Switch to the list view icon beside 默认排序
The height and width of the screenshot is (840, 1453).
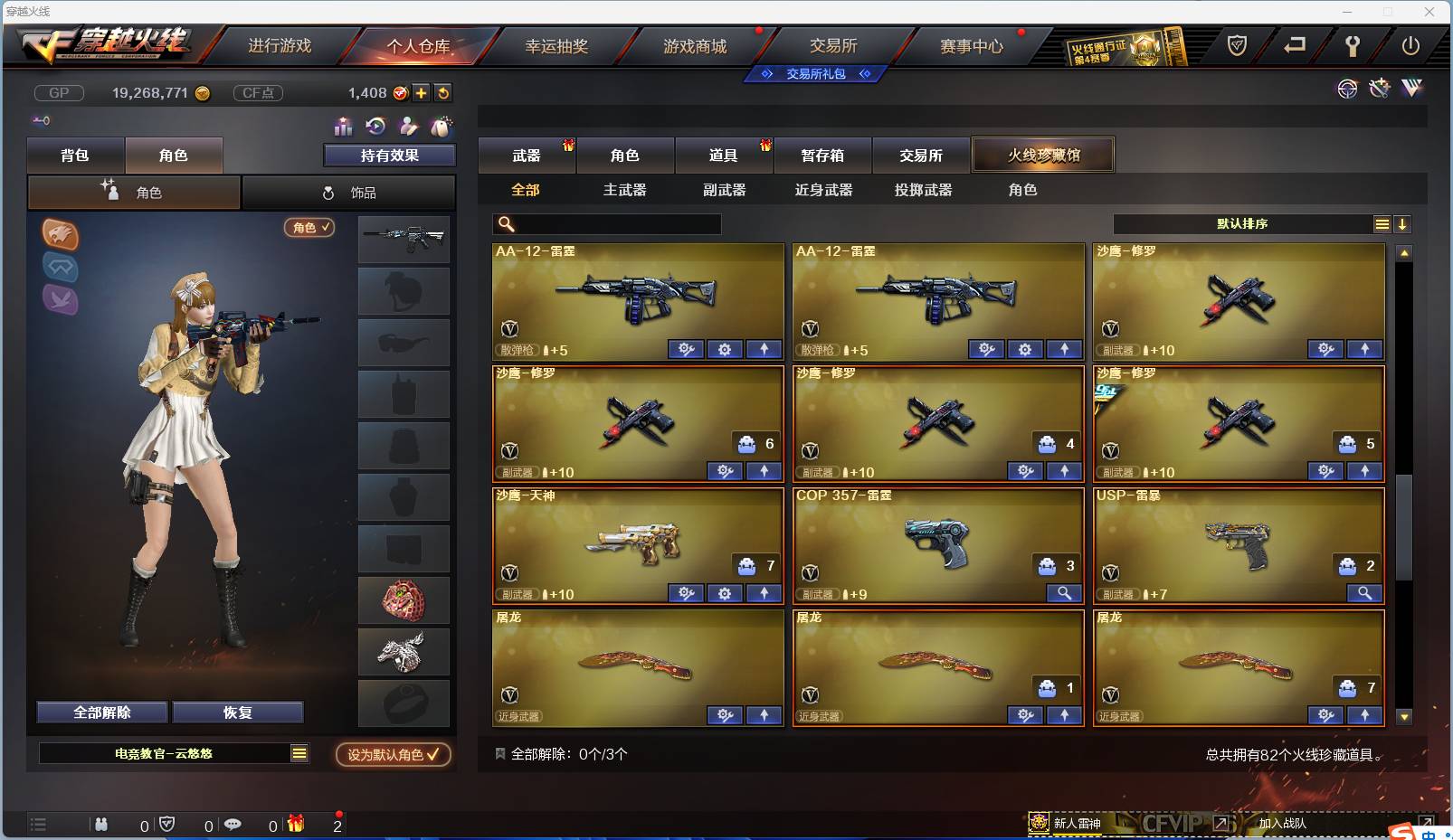click(1382, 223)
